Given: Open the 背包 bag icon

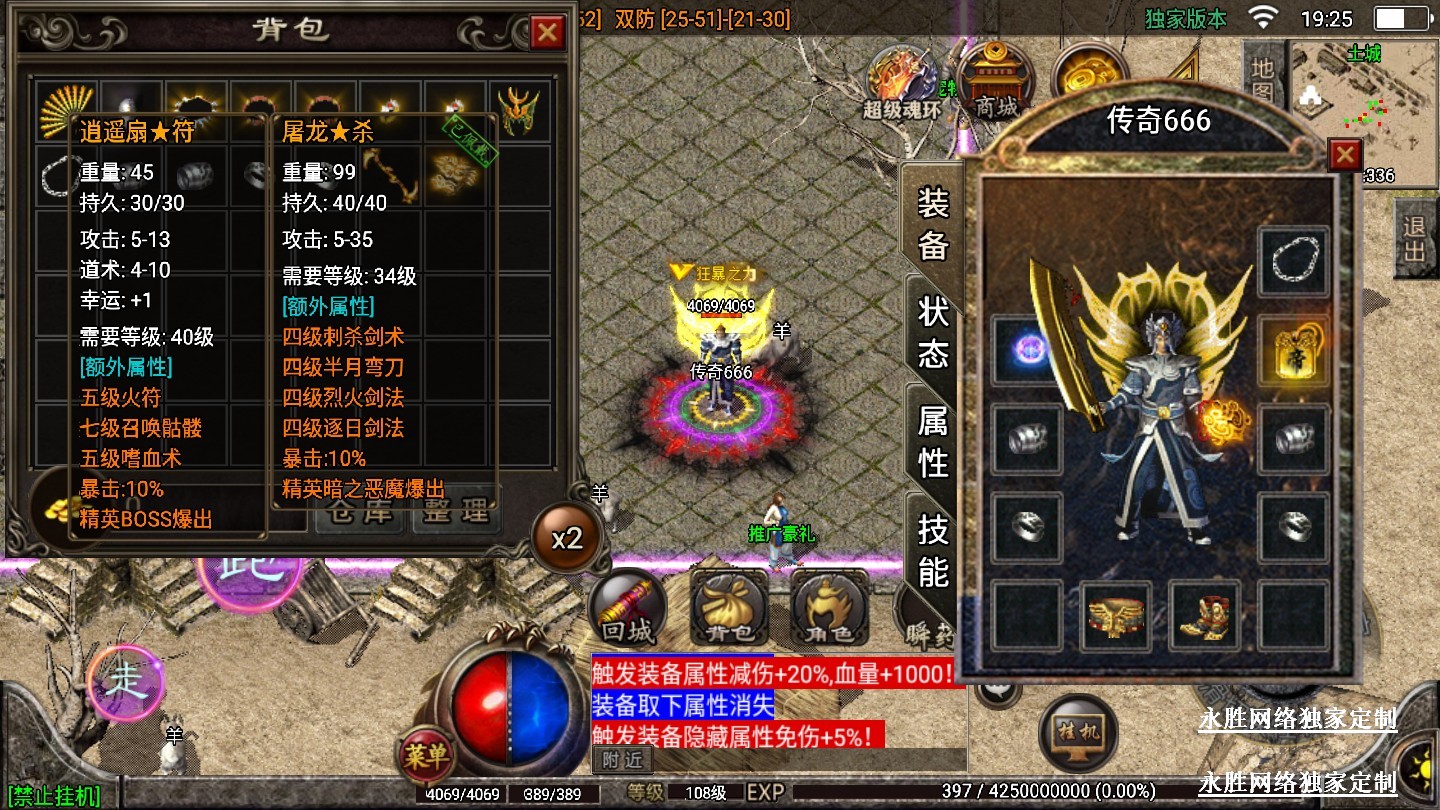Looking at the screenshot, I should click(x=729, y=609).
